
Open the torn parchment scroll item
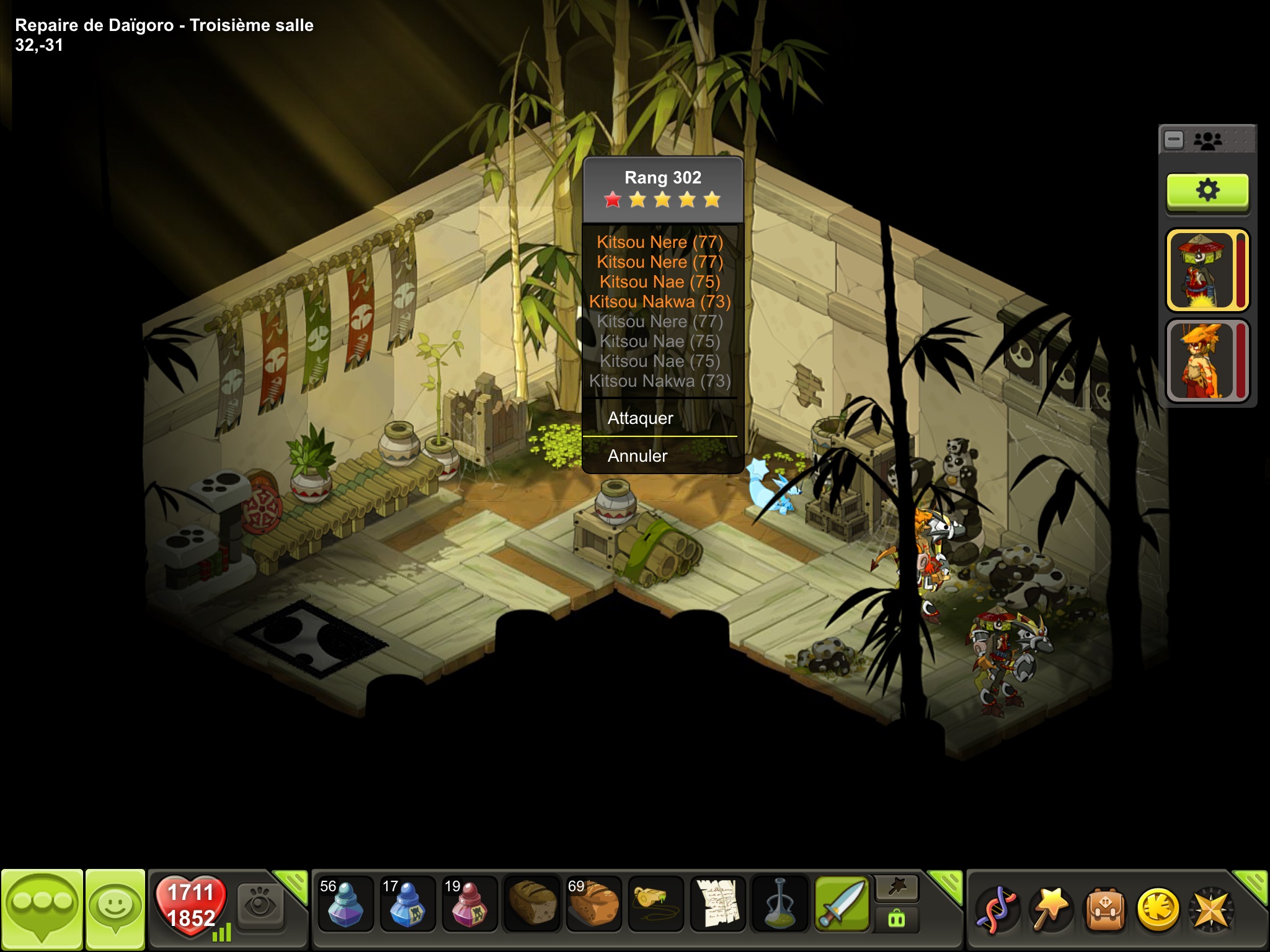point(718,905)
